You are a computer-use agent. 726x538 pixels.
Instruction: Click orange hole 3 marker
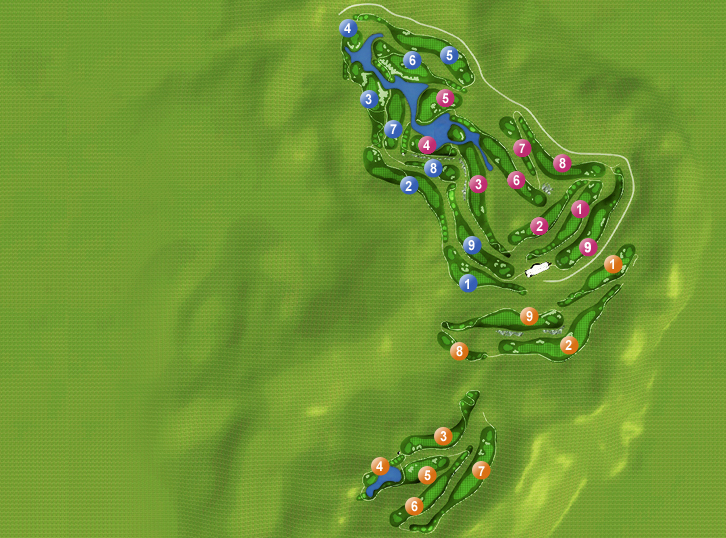(x=443, y=436)
